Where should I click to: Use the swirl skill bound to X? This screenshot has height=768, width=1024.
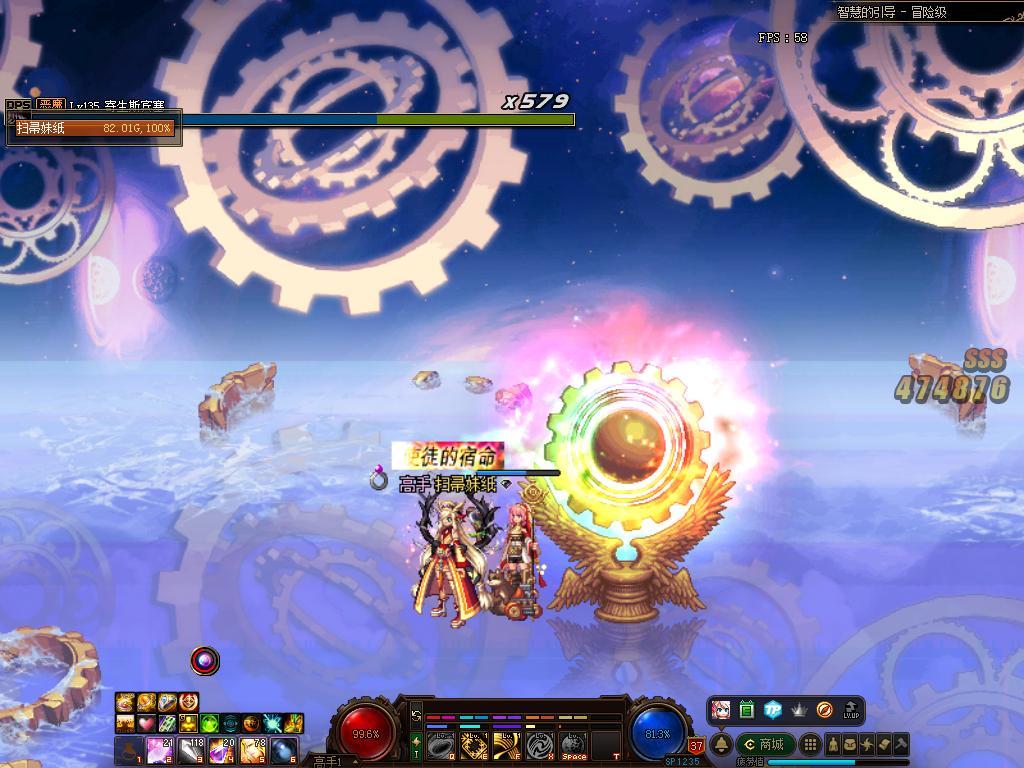(x=540, y=745)
